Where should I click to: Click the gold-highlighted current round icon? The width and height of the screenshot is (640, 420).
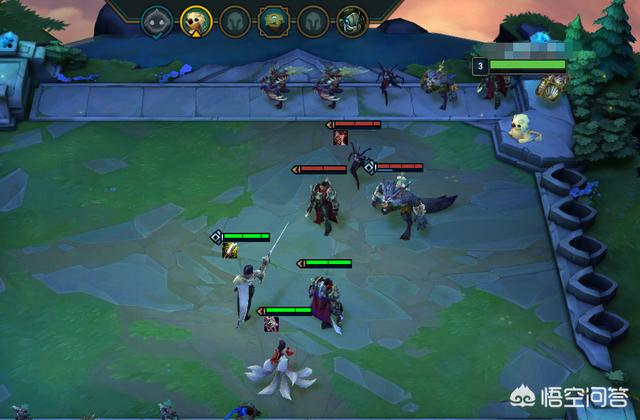[x=195, y=20]
